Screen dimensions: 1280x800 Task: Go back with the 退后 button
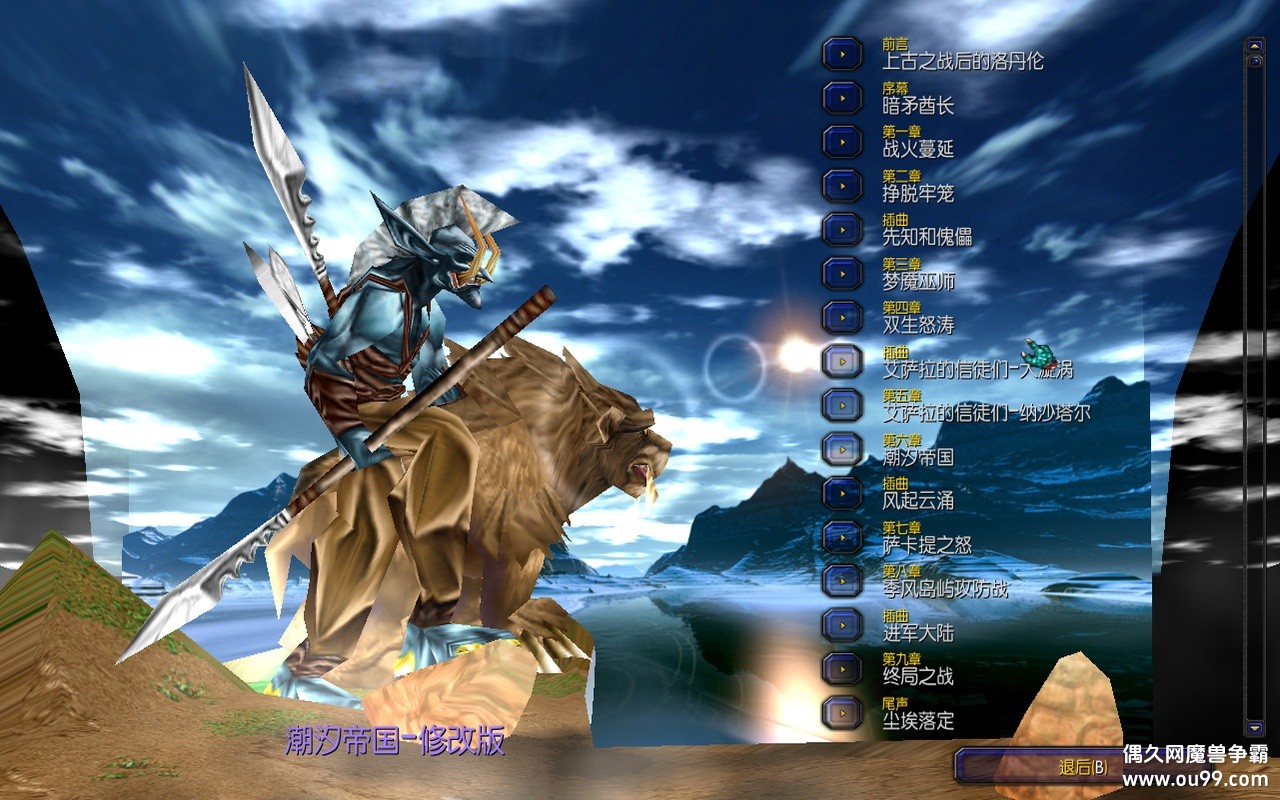[1040, 767]
